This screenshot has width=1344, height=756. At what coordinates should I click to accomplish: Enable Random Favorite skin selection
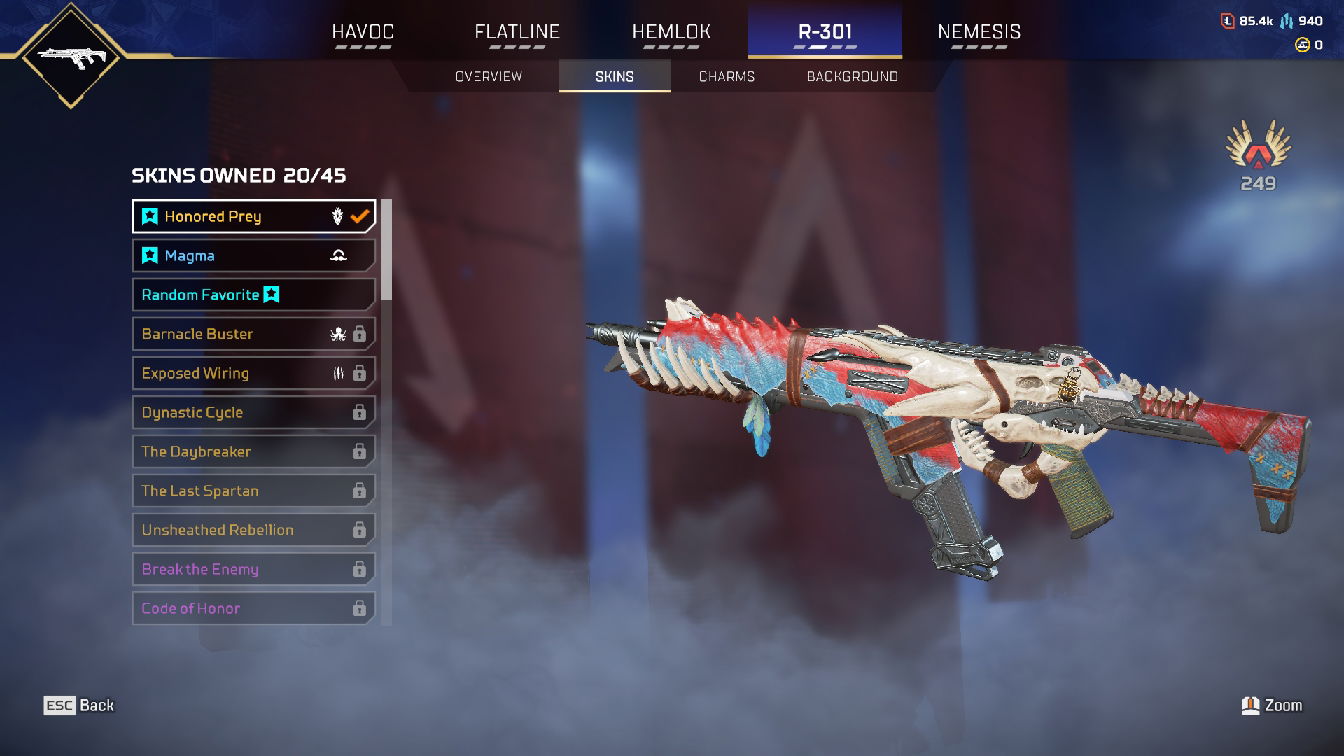(x=253, y=294)
